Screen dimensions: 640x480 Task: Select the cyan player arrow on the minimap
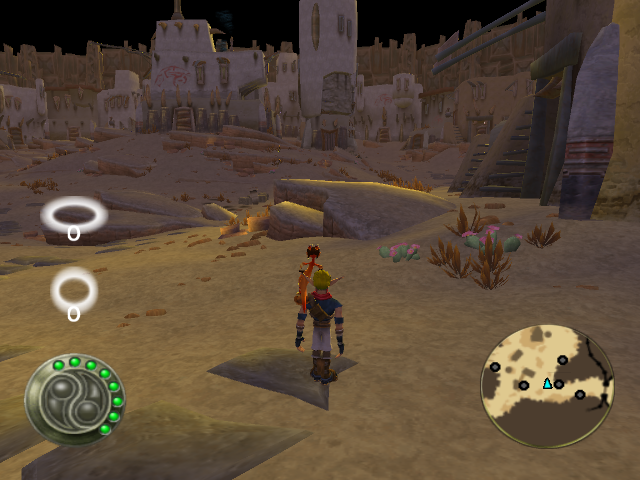[x=547, y=383]
